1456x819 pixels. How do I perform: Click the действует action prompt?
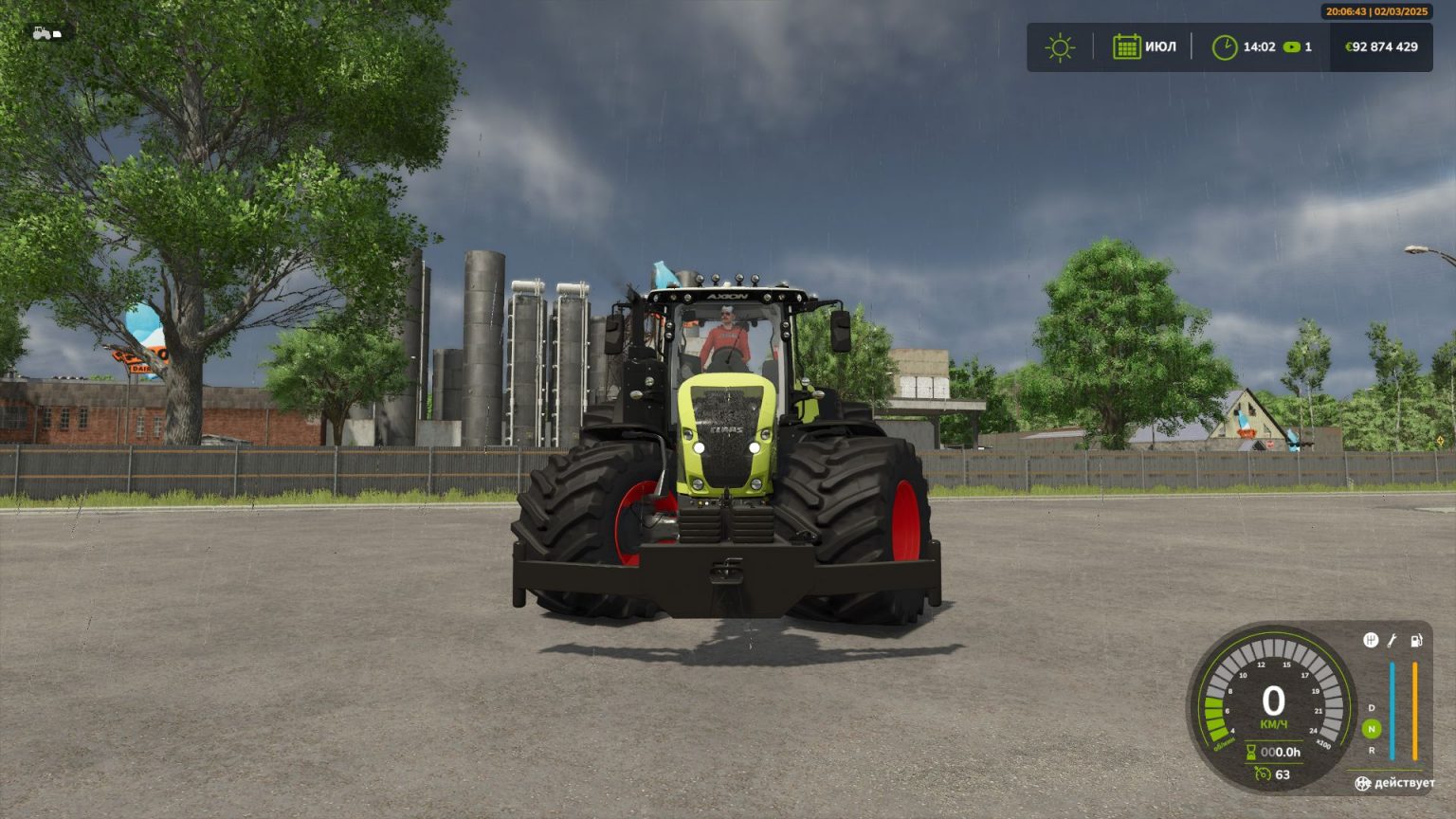1404,784
